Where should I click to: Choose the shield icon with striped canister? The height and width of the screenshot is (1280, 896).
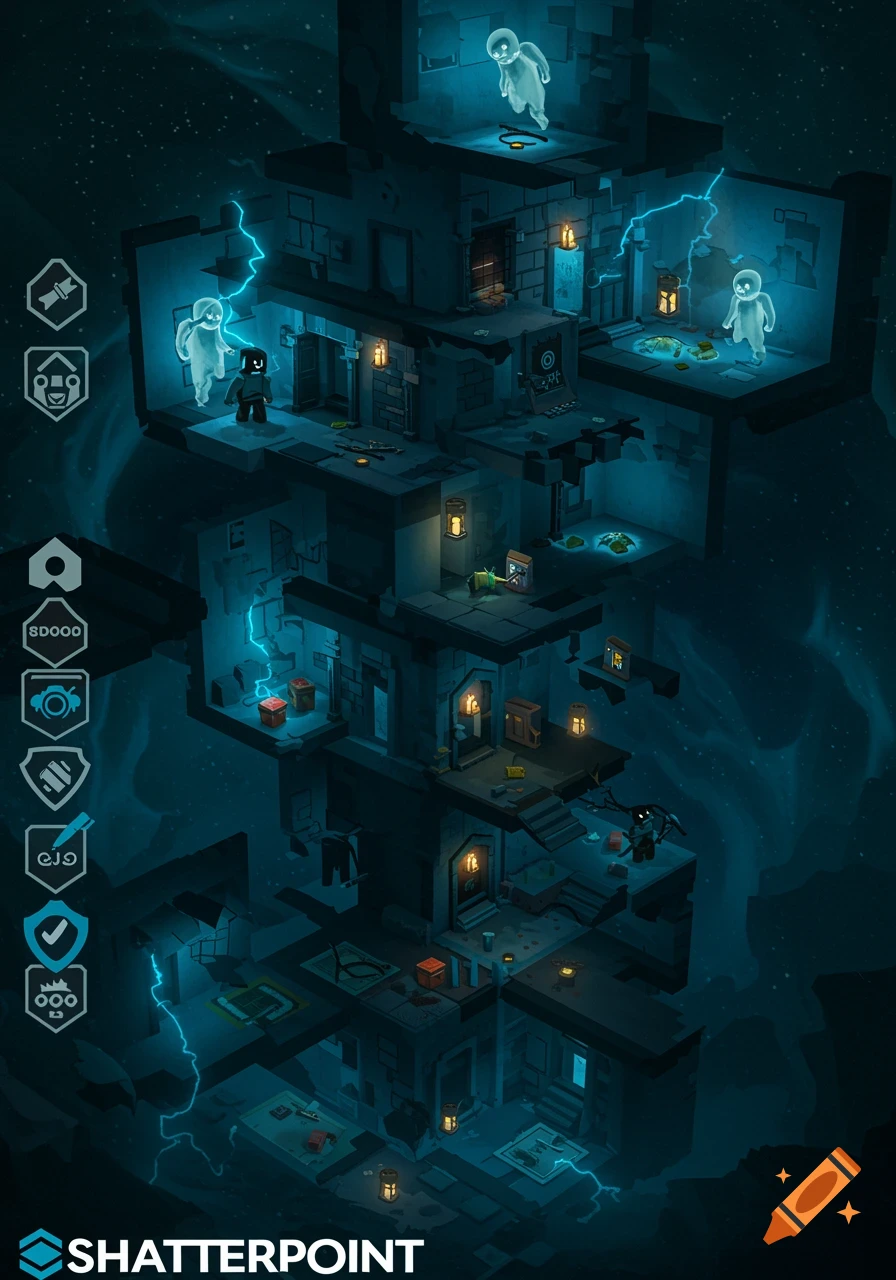(x=55, y=776)
